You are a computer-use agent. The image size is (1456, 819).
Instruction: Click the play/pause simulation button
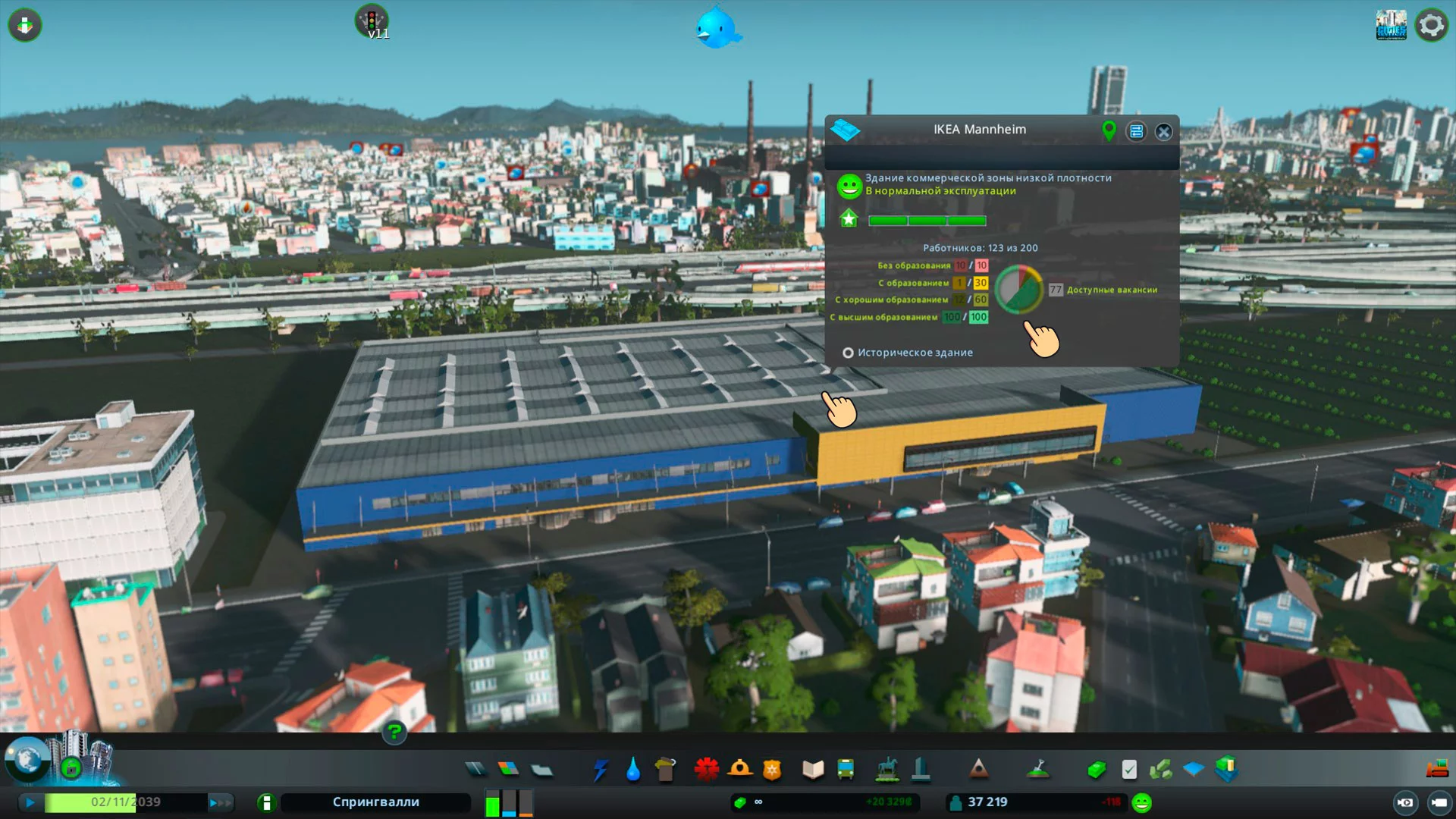coord(30,802)
